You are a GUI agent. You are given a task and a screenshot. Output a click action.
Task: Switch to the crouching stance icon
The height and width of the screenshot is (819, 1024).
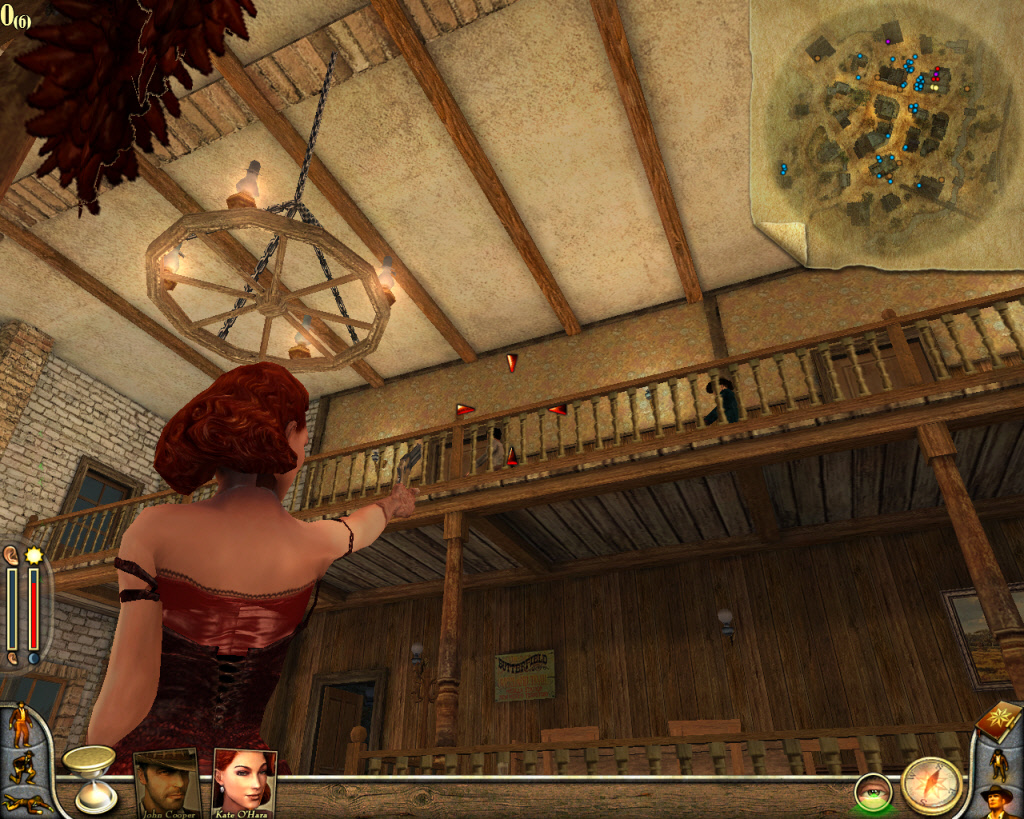click(x=21, y=766)
